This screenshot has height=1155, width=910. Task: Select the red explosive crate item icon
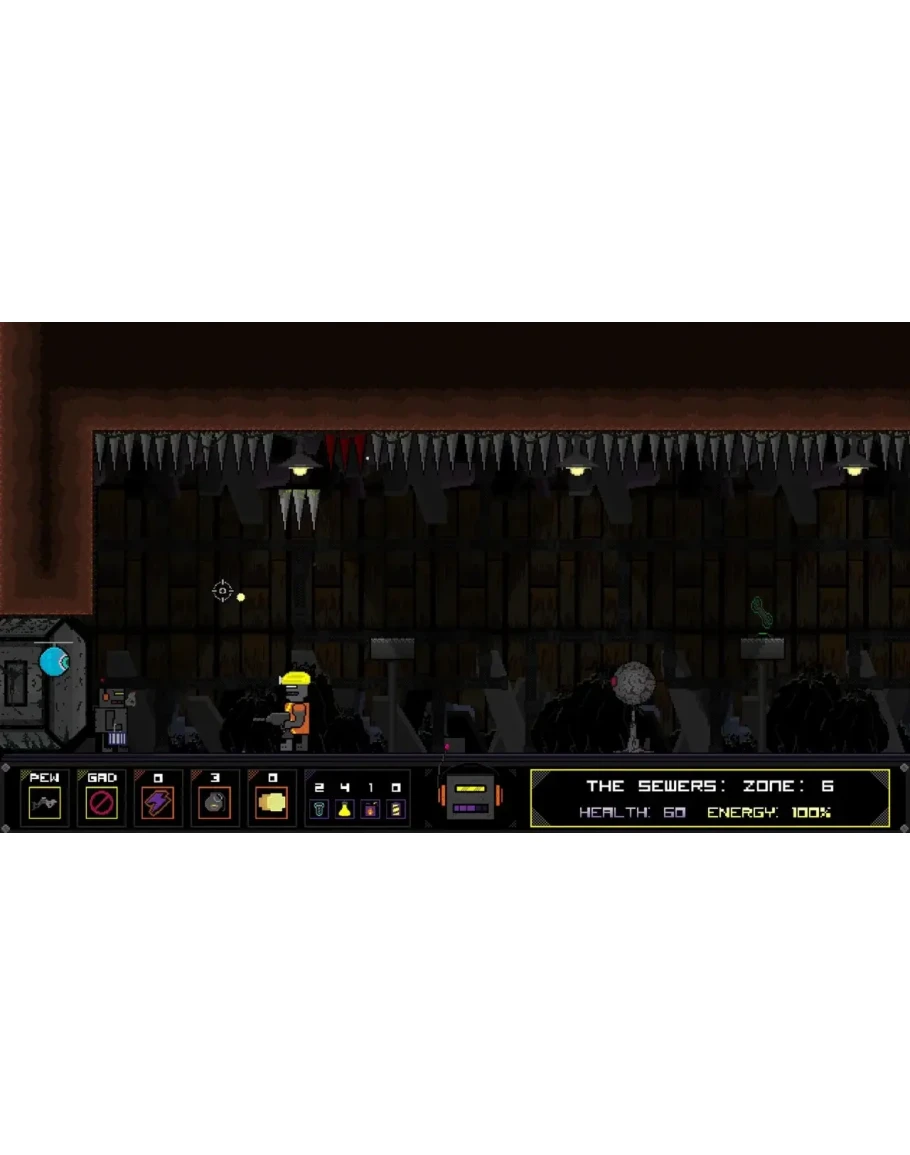pos(370,808)
